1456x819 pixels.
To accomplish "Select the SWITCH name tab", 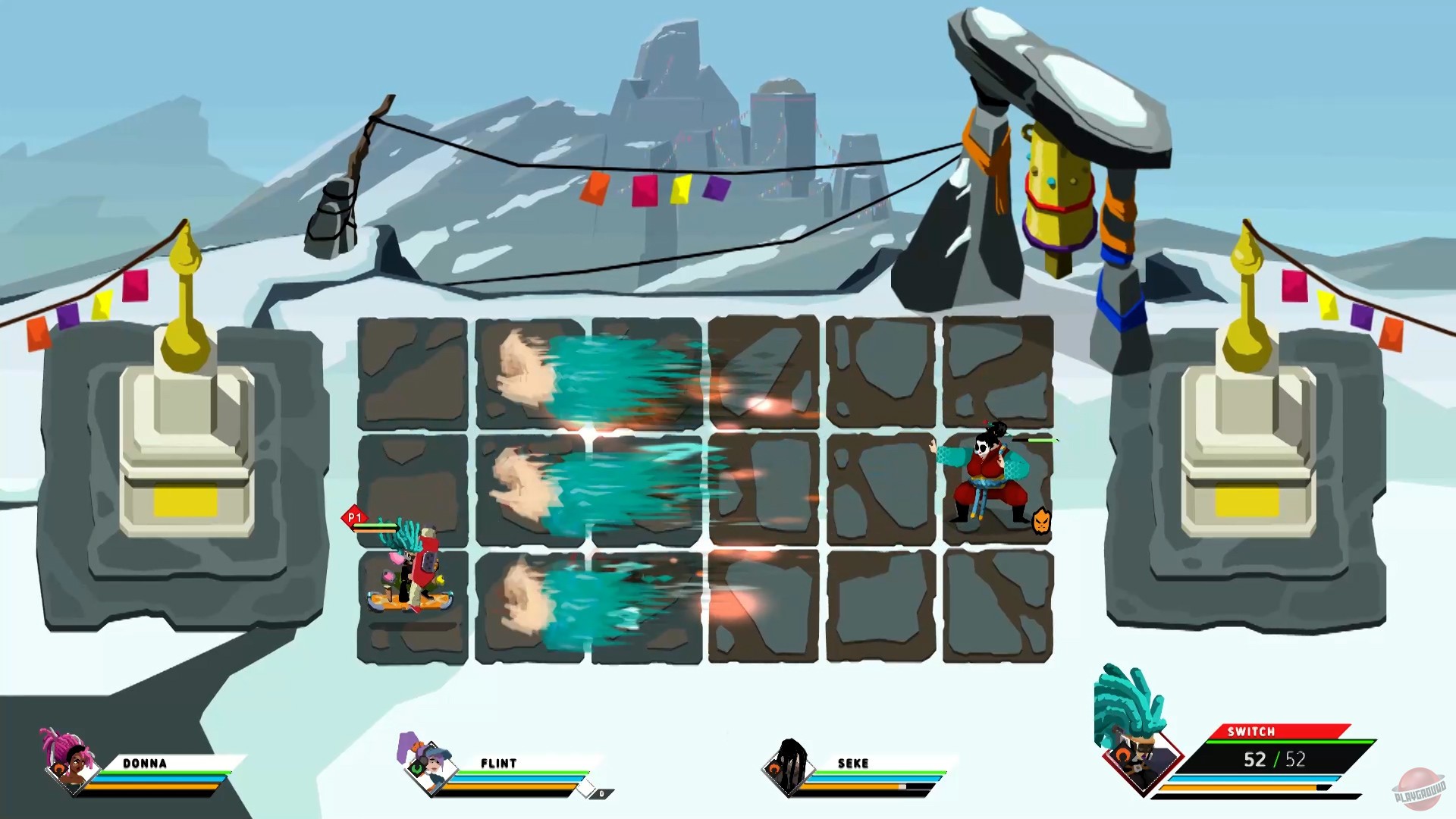I will [x=1250, y=733].
